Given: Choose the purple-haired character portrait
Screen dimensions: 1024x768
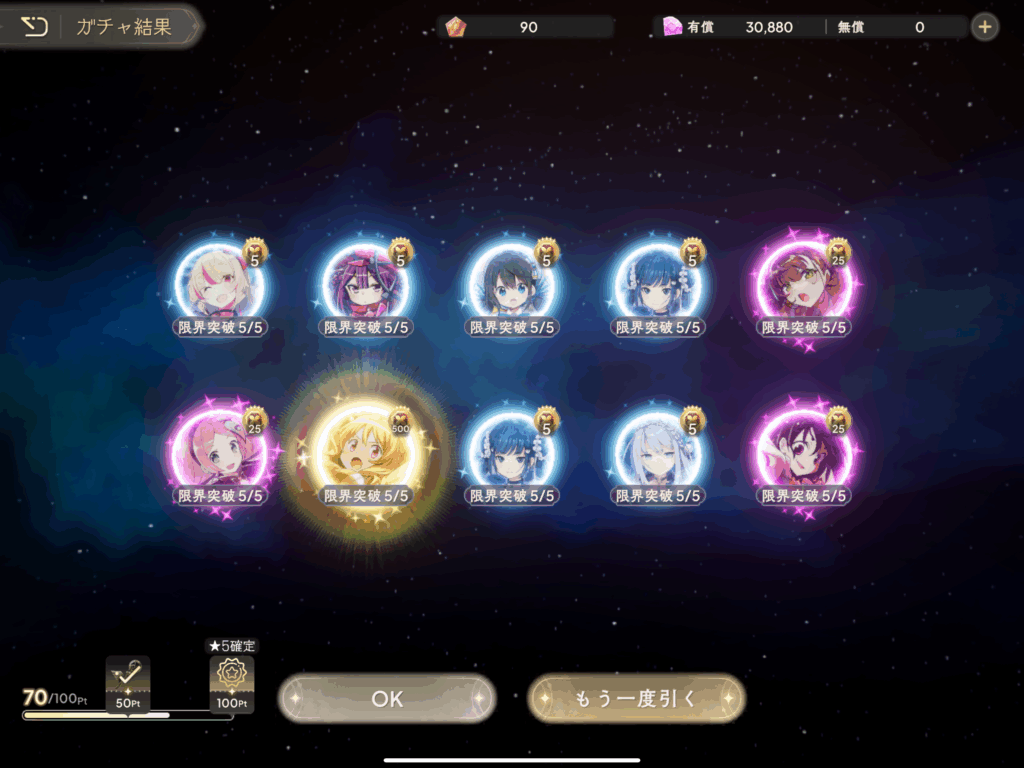Looking at the screenshot, I should tap(366, 281).
